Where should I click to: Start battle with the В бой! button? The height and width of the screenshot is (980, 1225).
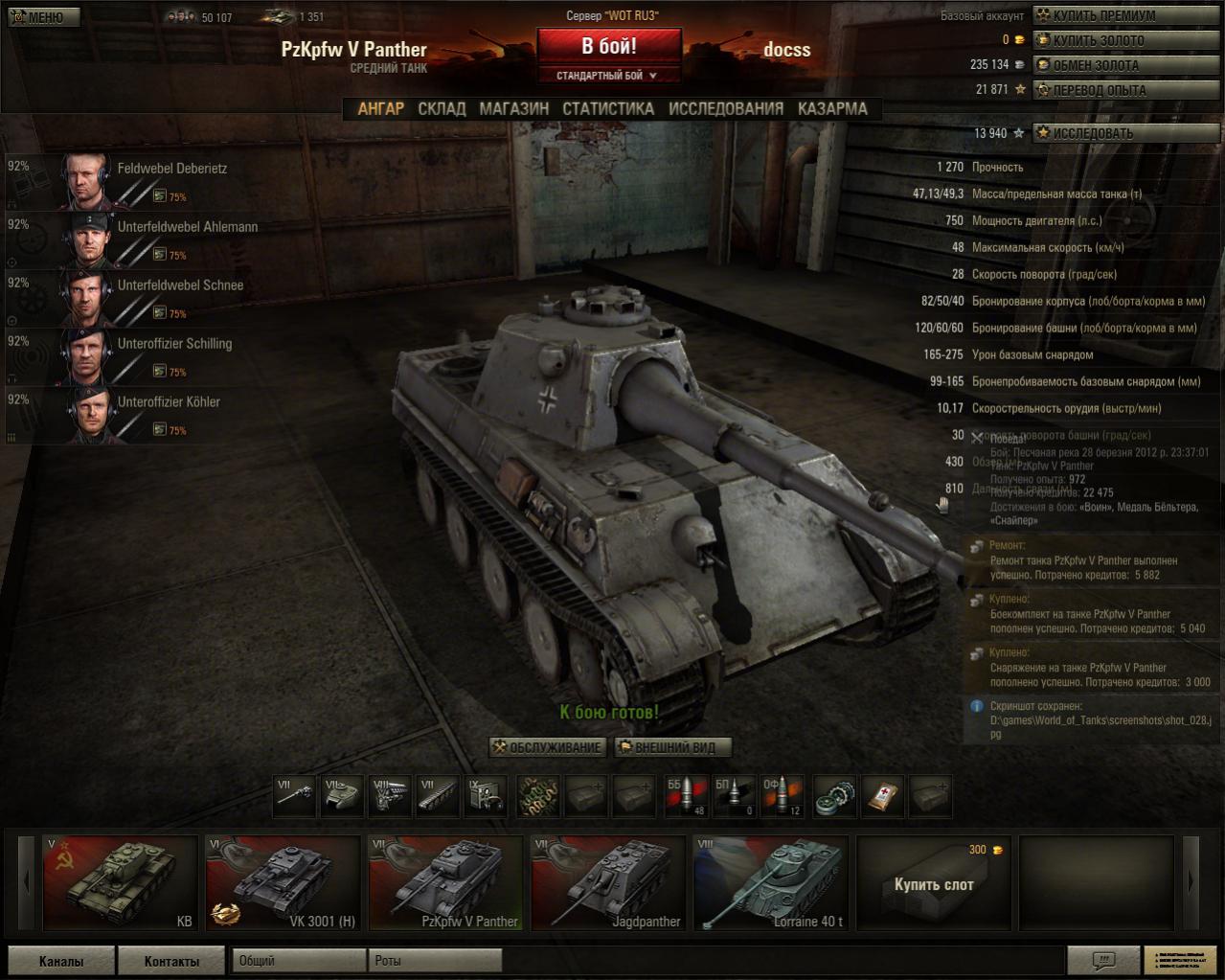(608, 46)
